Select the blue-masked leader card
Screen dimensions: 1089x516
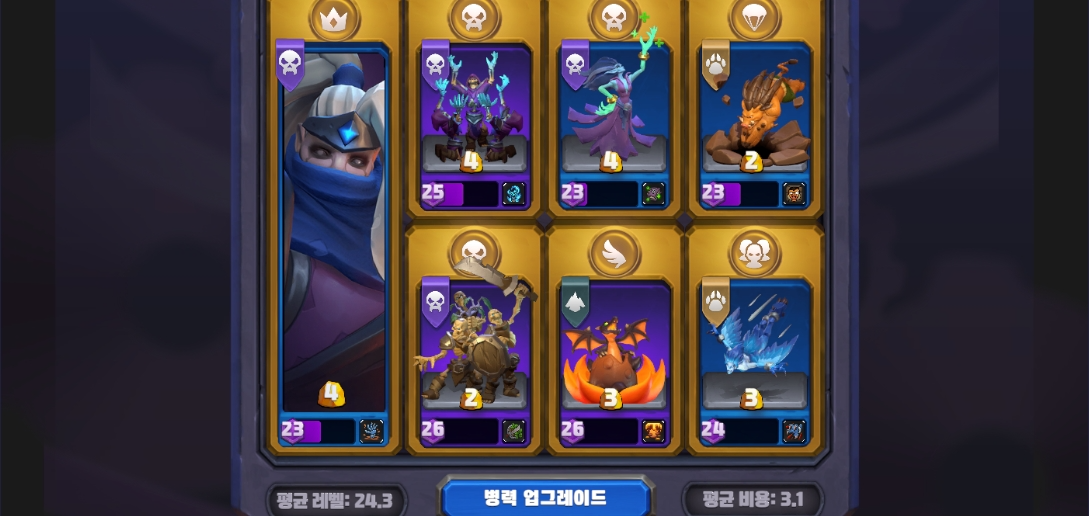coord(334,240)
